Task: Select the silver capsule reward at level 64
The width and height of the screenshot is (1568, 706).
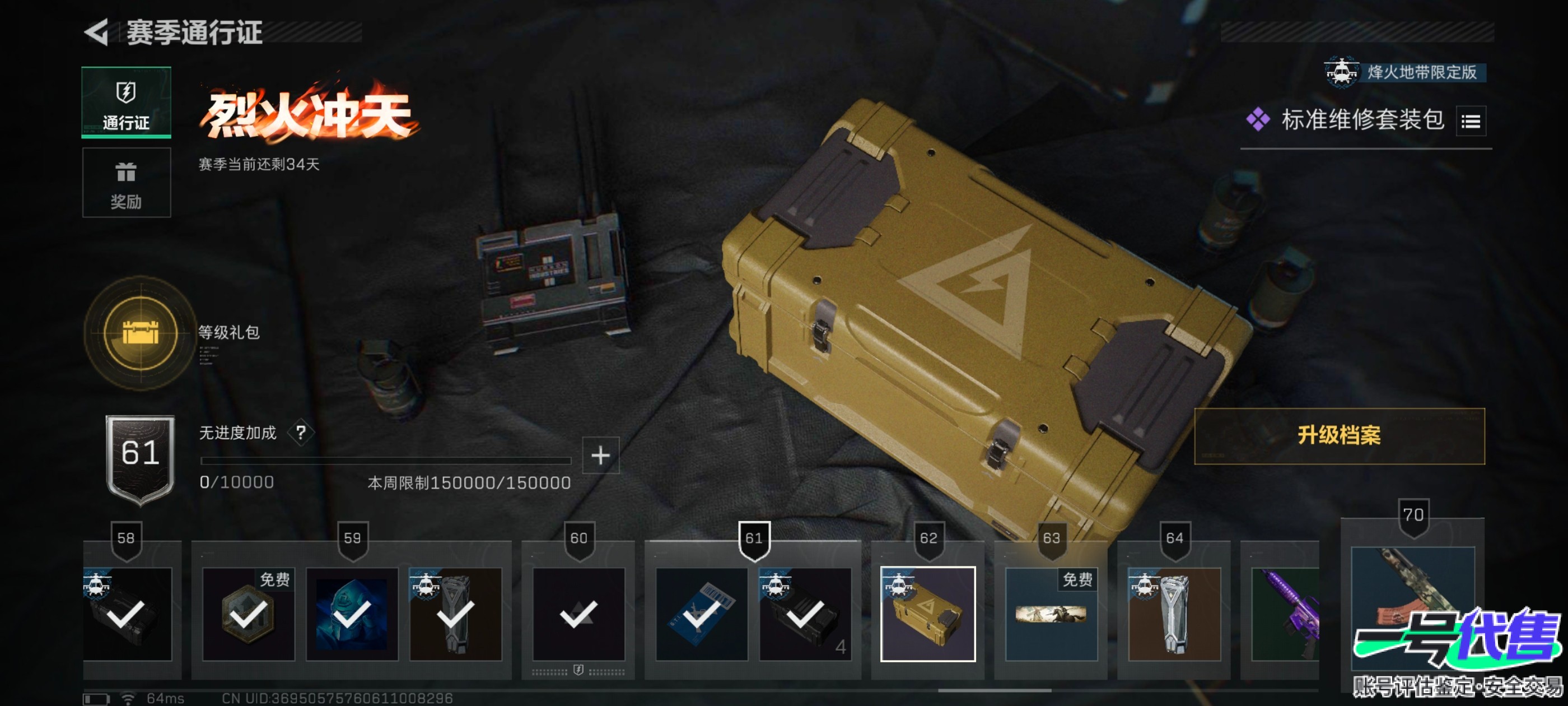Action: (x=1174, y=614)
